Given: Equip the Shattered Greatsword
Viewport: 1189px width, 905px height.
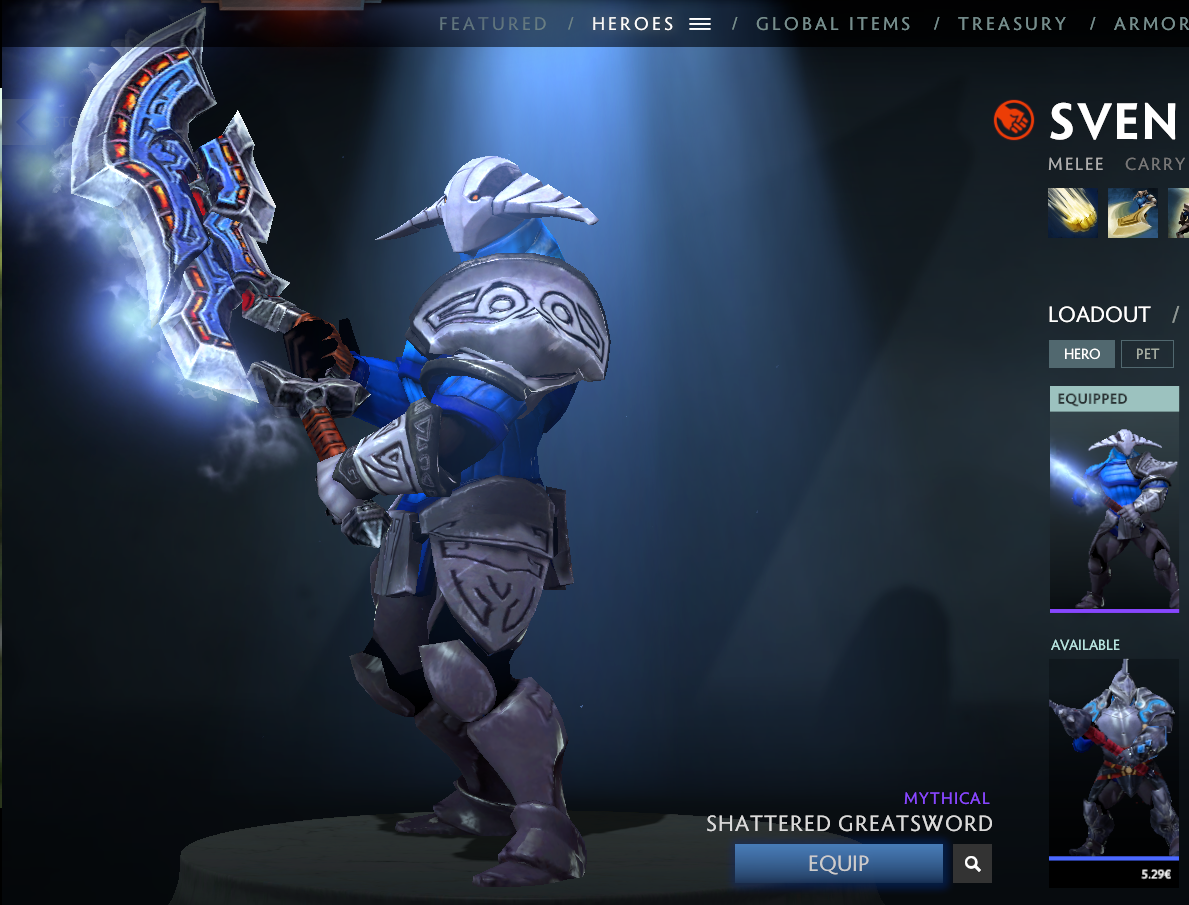Looking at the screenshot, I should point(838,864).
